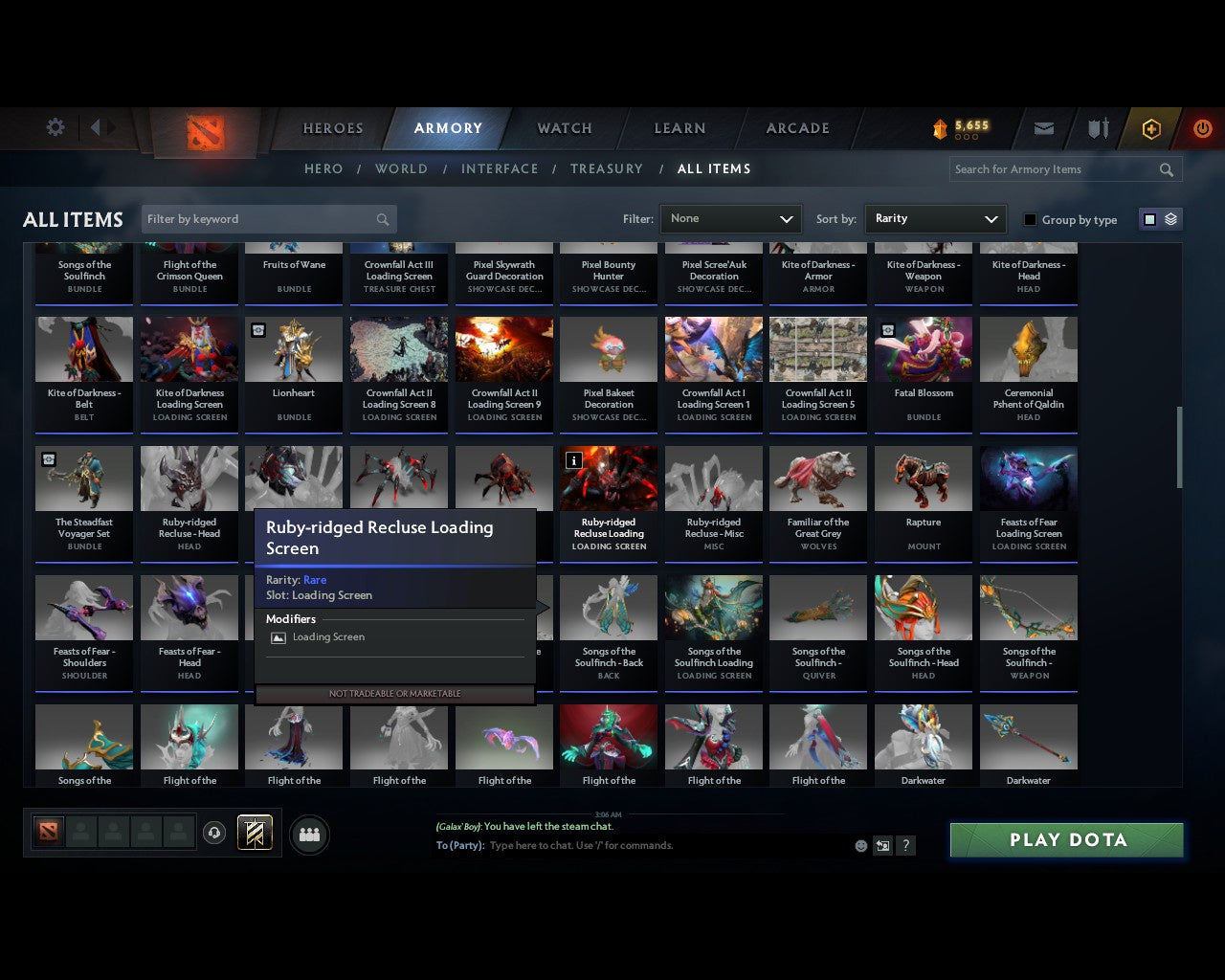Click the power icon to quit Dota
1225x980 pixels.
click(x=1203, y=128)
